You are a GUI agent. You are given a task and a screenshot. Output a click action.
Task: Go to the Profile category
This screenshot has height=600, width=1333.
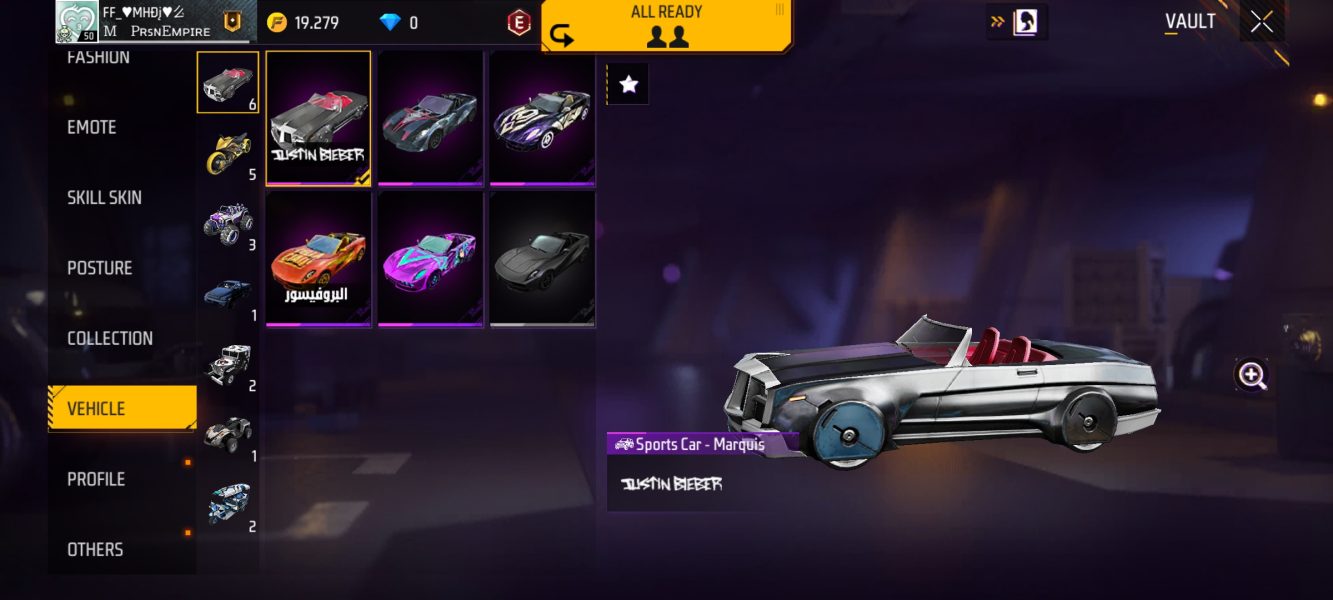96,479
